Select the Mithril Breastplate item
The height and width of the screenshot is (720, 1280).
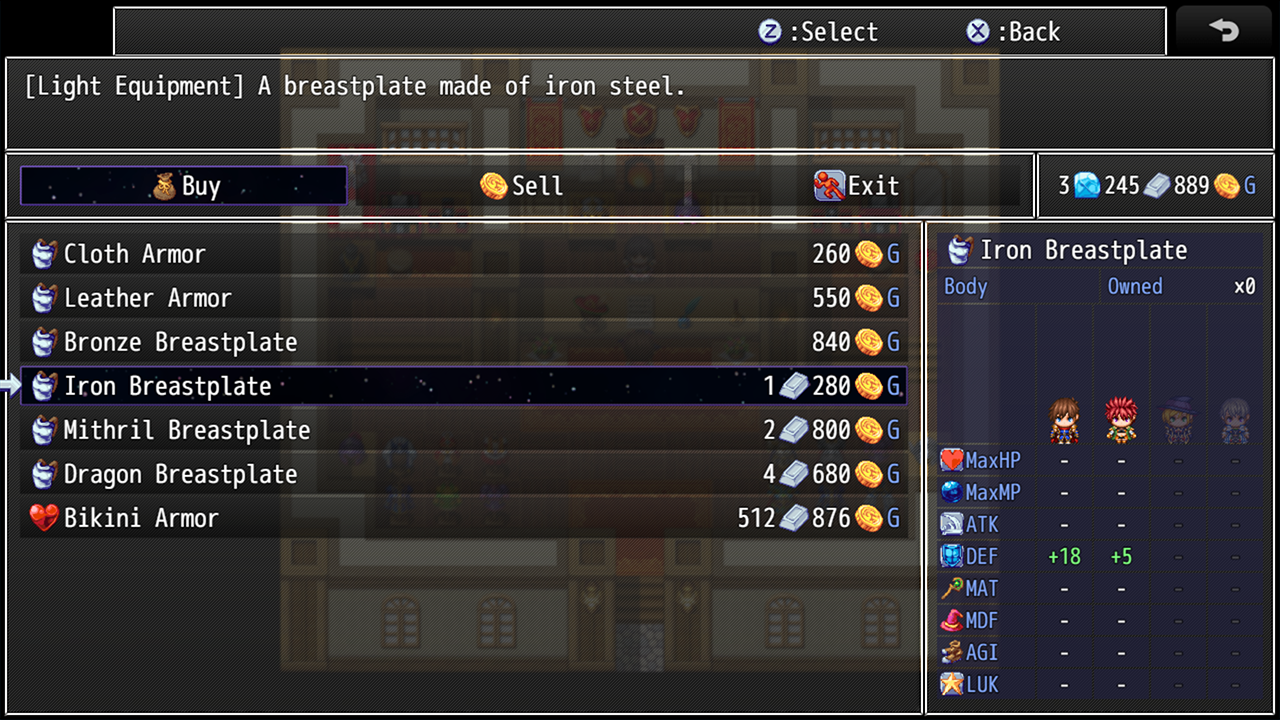click(x=463, y=430)
